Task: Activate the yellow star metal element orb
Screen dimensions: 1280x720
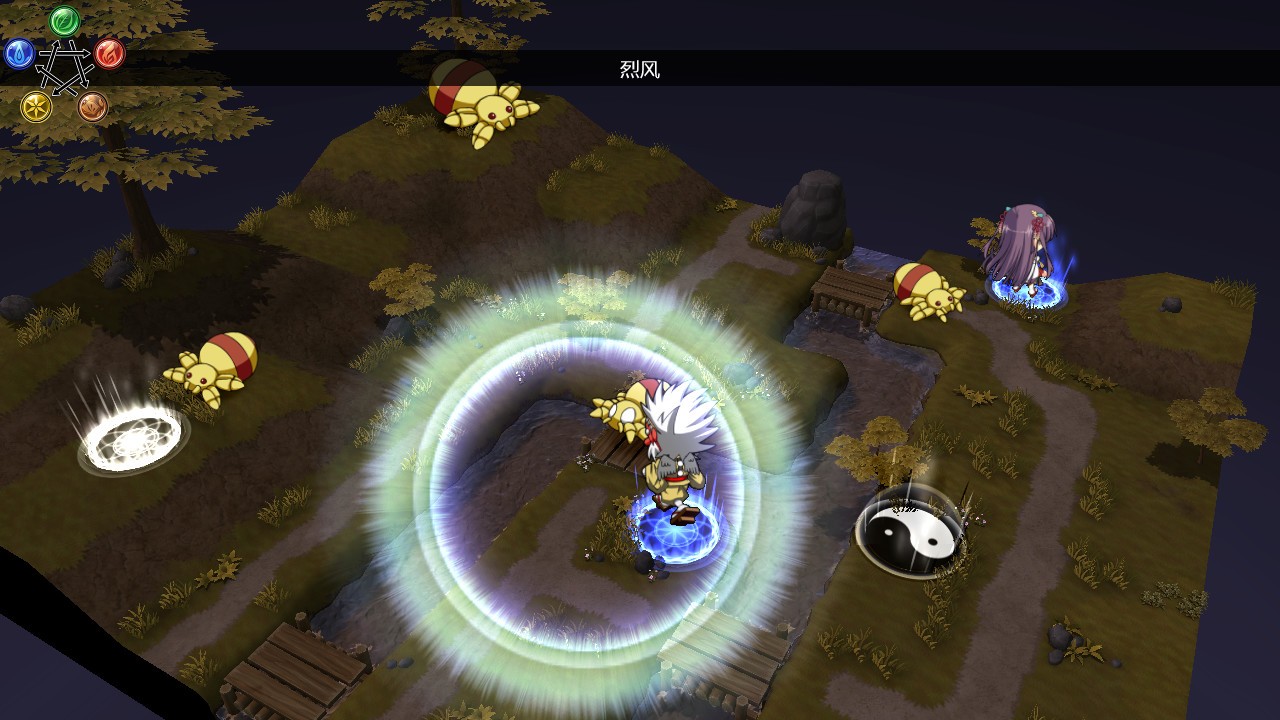Action: pos(37,106)
